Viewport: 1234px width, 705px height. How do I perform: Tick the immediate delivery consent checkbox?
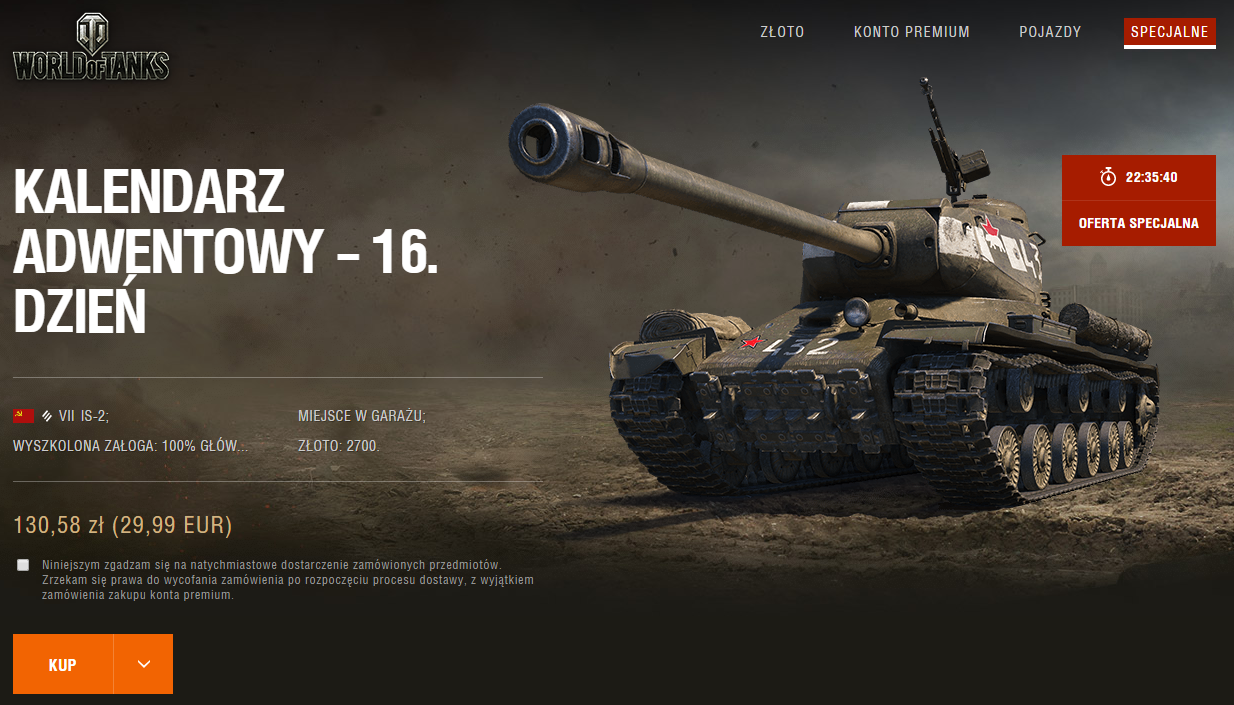[23, 565]
